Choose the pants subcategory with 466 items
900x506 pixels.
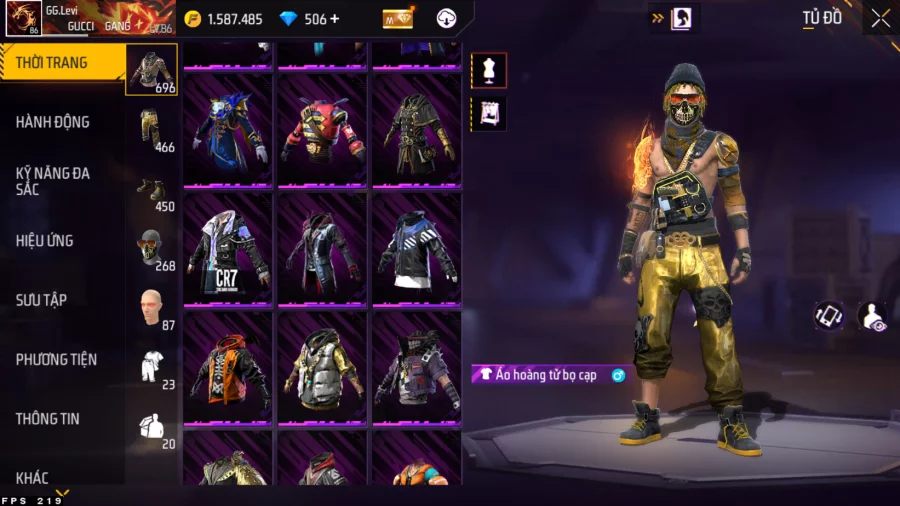tap(151, 128)
